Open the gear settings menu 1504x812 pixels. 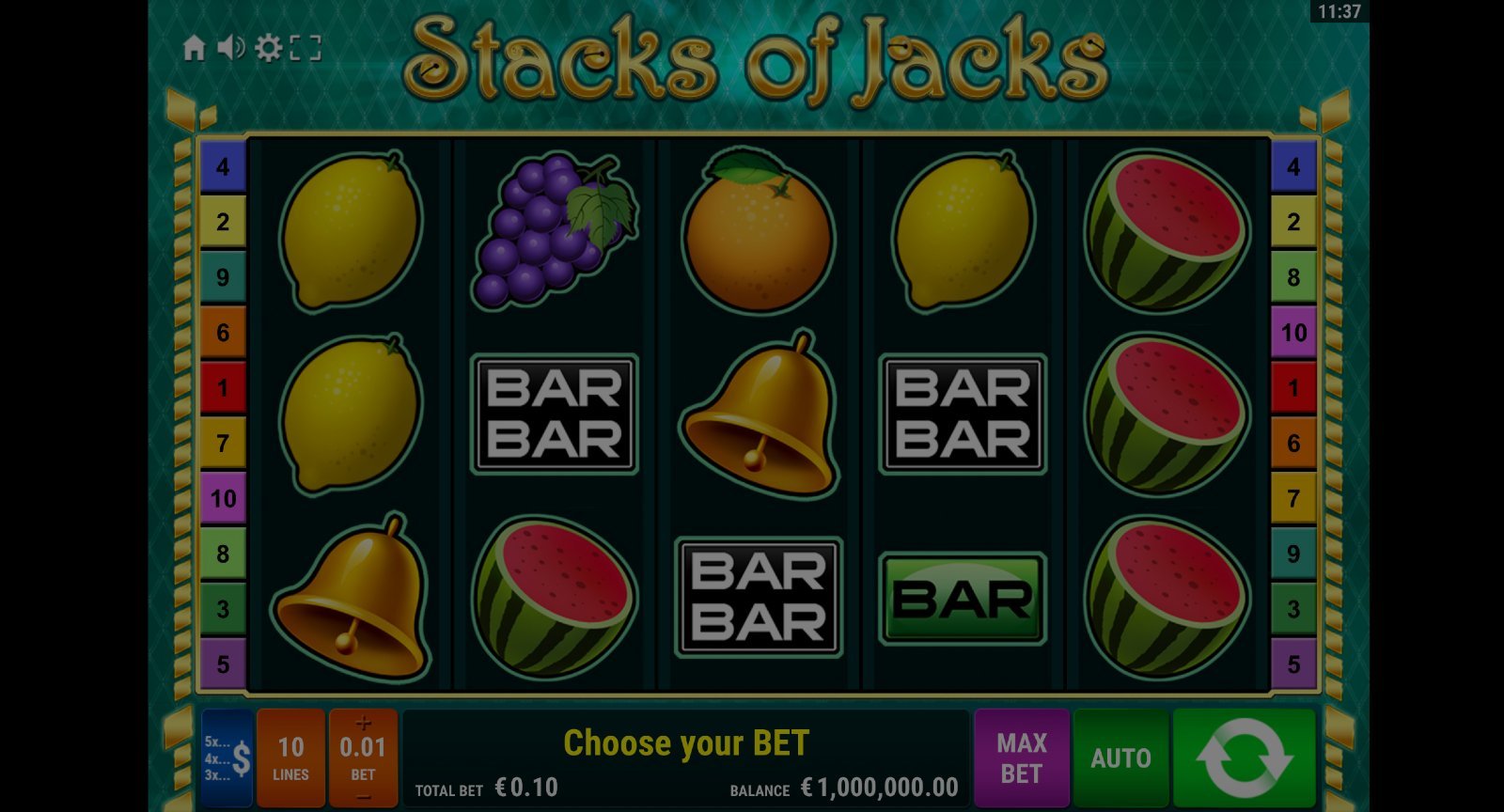tap(268, 48)
